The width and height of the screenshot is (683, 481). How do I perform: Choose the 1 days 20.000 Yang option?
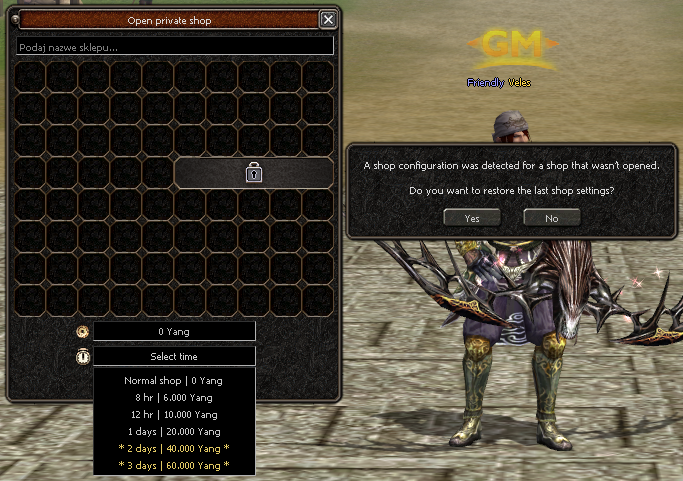point(174,432)
